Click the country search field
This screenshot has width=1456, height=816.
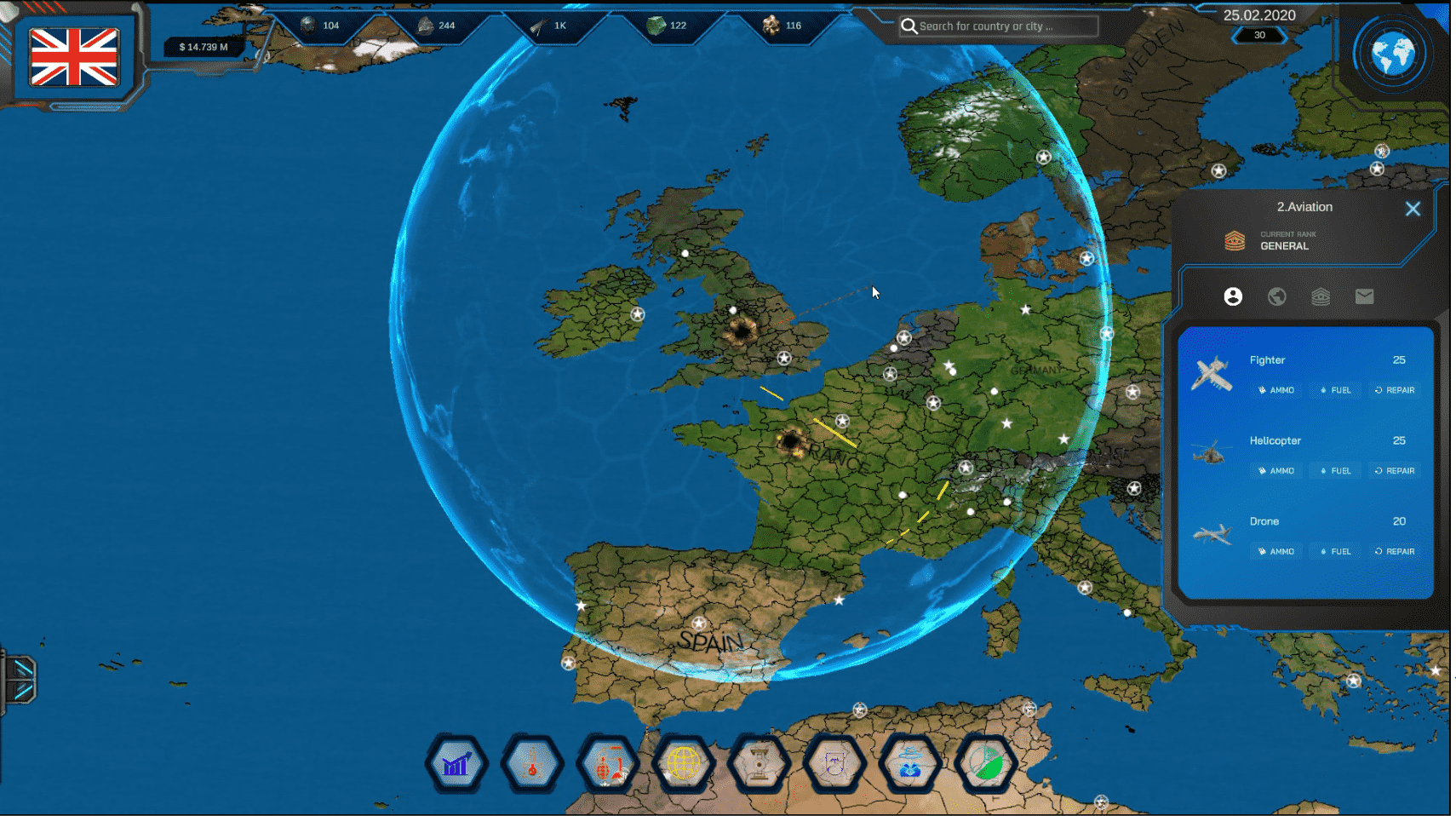click(x=1005, y=26)
